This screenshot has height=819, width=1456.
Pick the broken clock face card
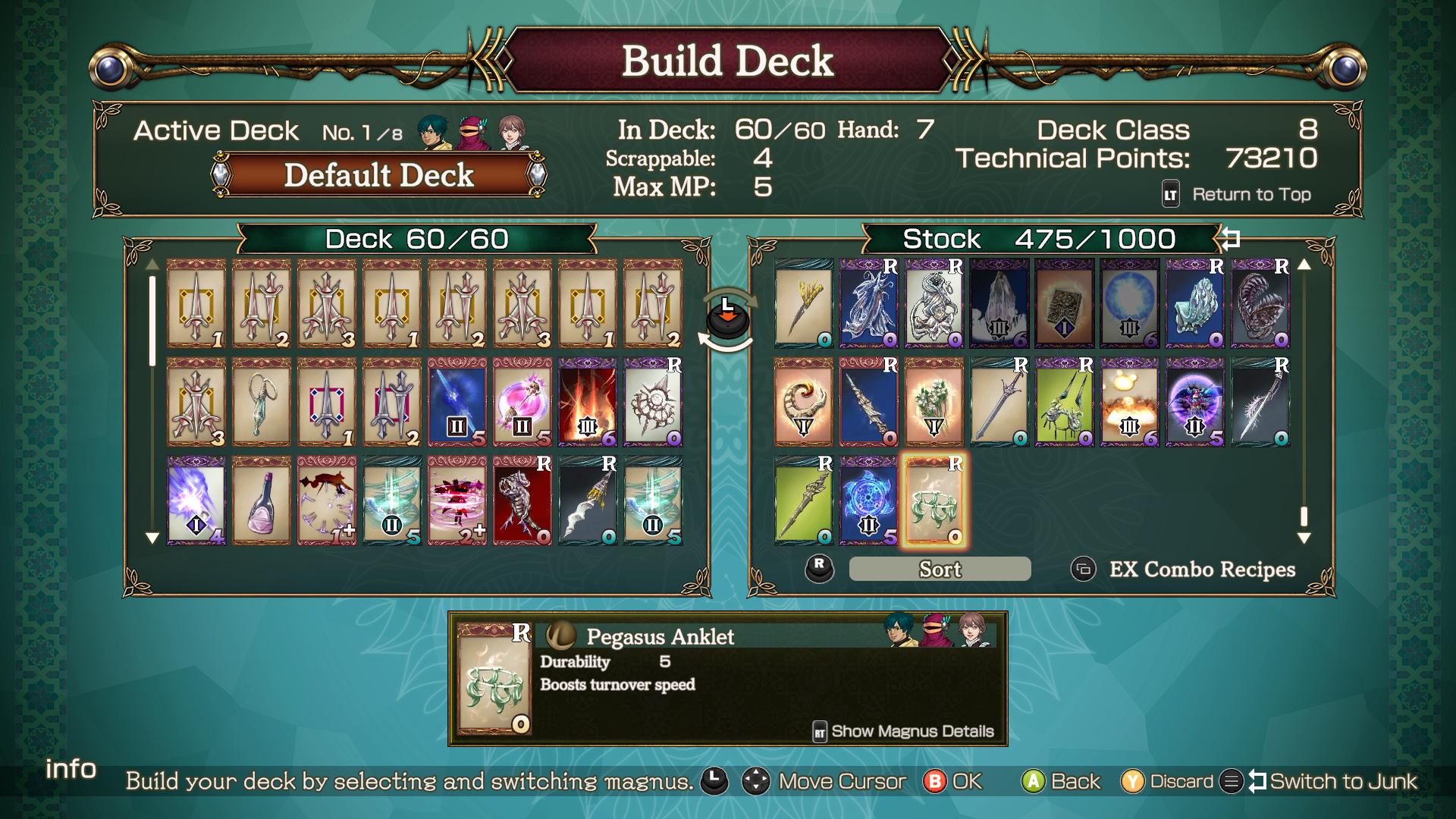pos(326,500)
